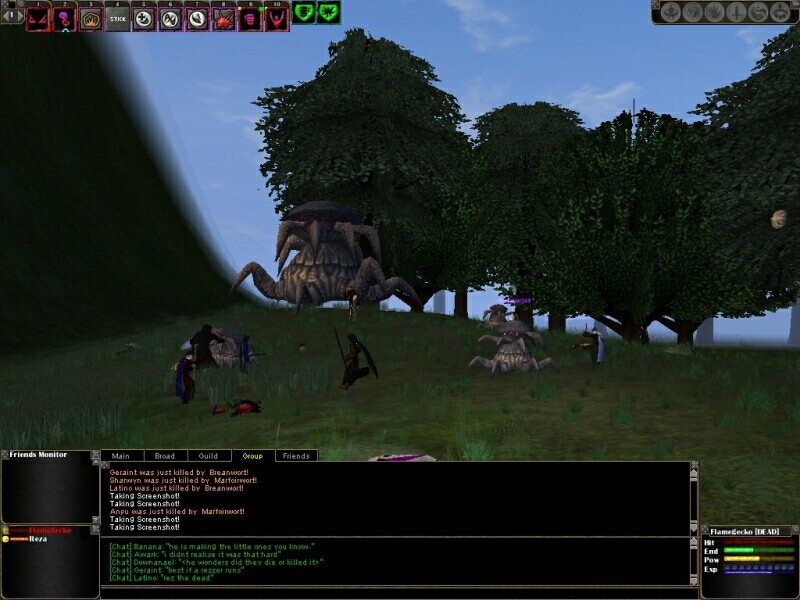Switch to the Main chat tab

[x=120, y=456]
